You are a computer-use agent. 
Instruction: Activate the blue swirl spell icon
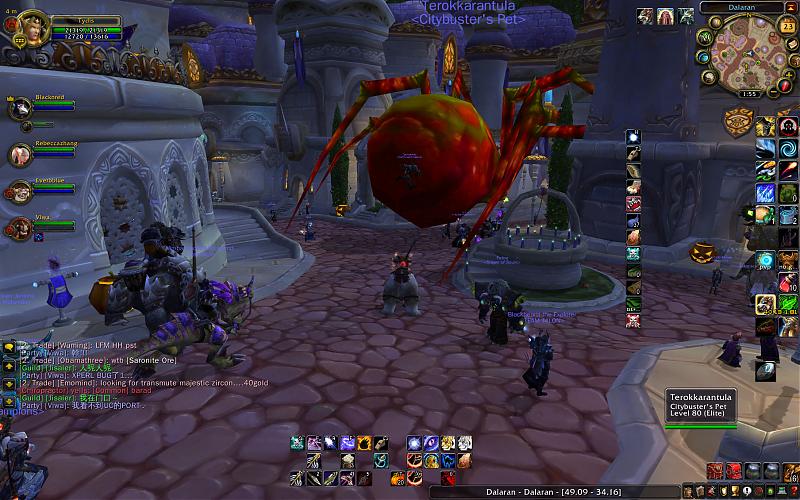(787, 148)
